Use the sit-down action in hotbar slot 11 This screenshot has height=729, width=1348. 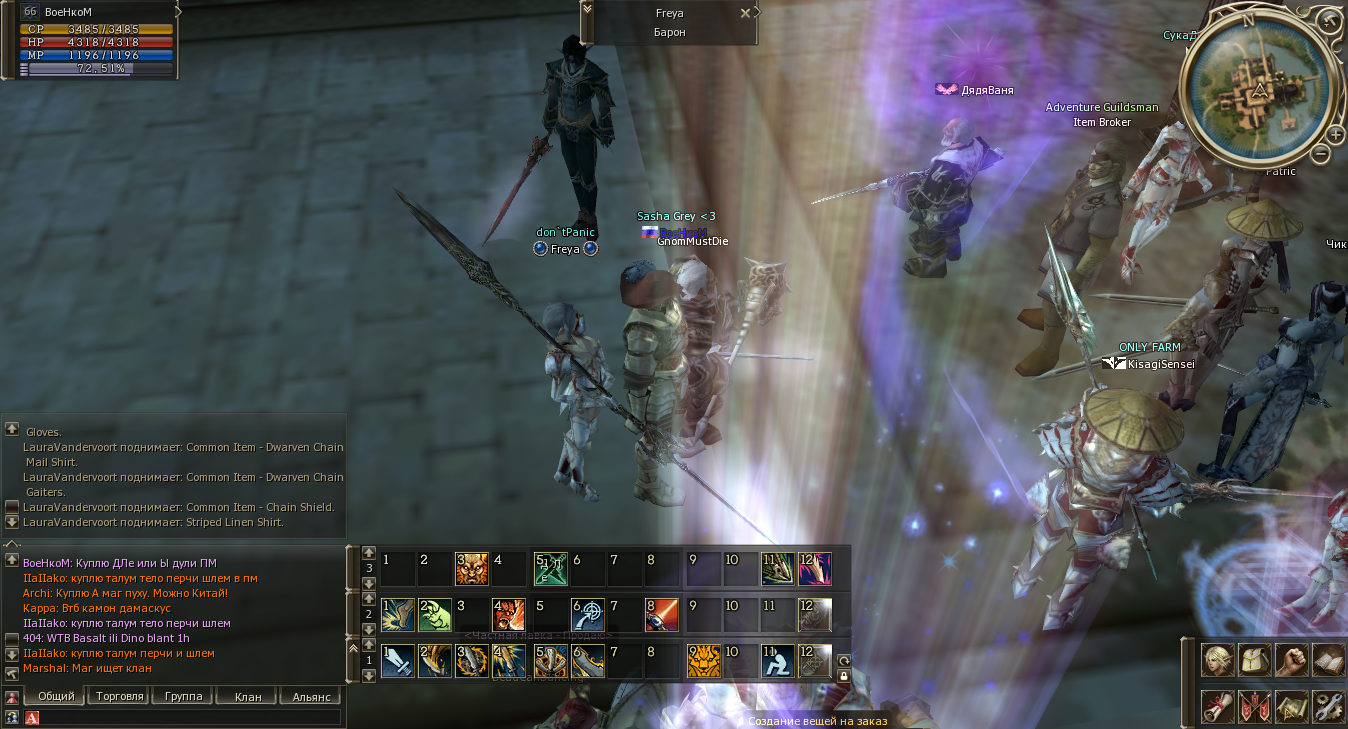pyautogui.click(x=777, y=661)
